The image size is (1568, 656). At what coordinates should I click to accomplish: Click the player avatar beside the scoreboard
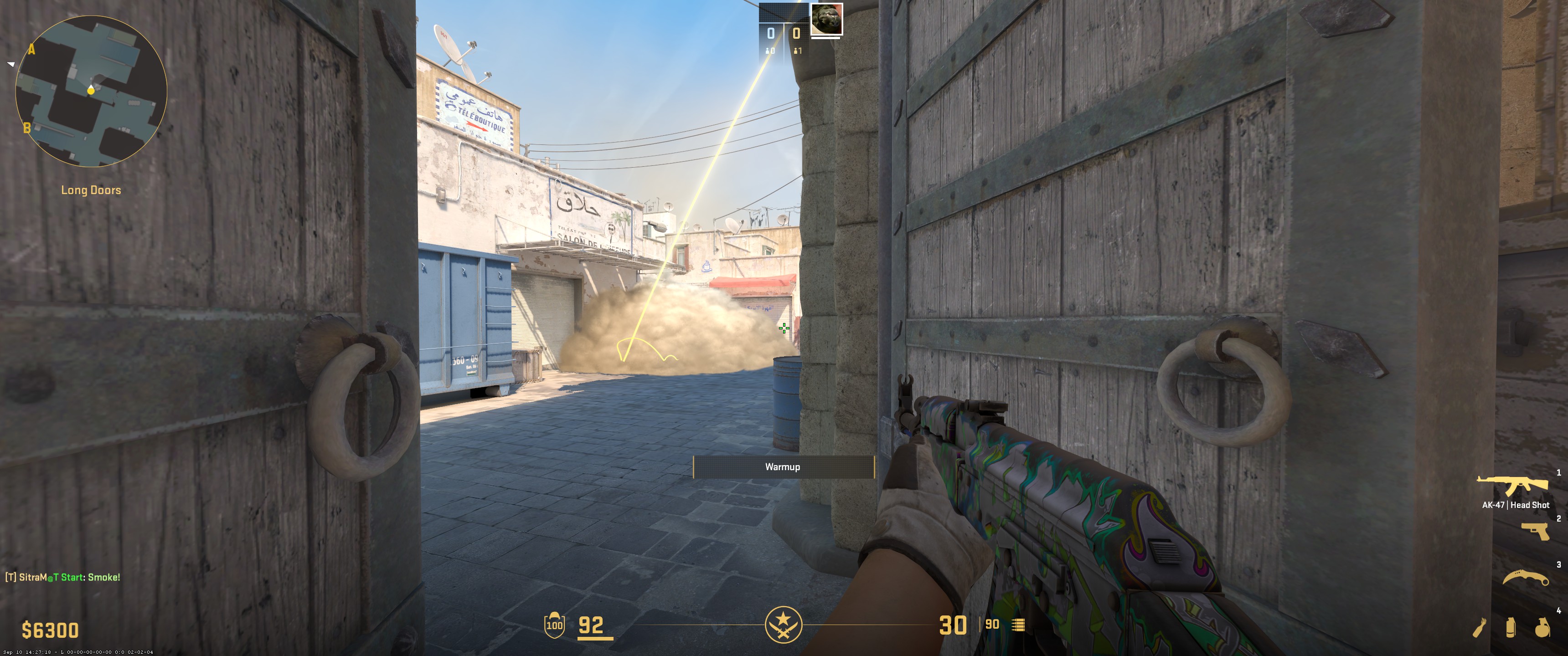pyautogui.click(x=826, y=19)
